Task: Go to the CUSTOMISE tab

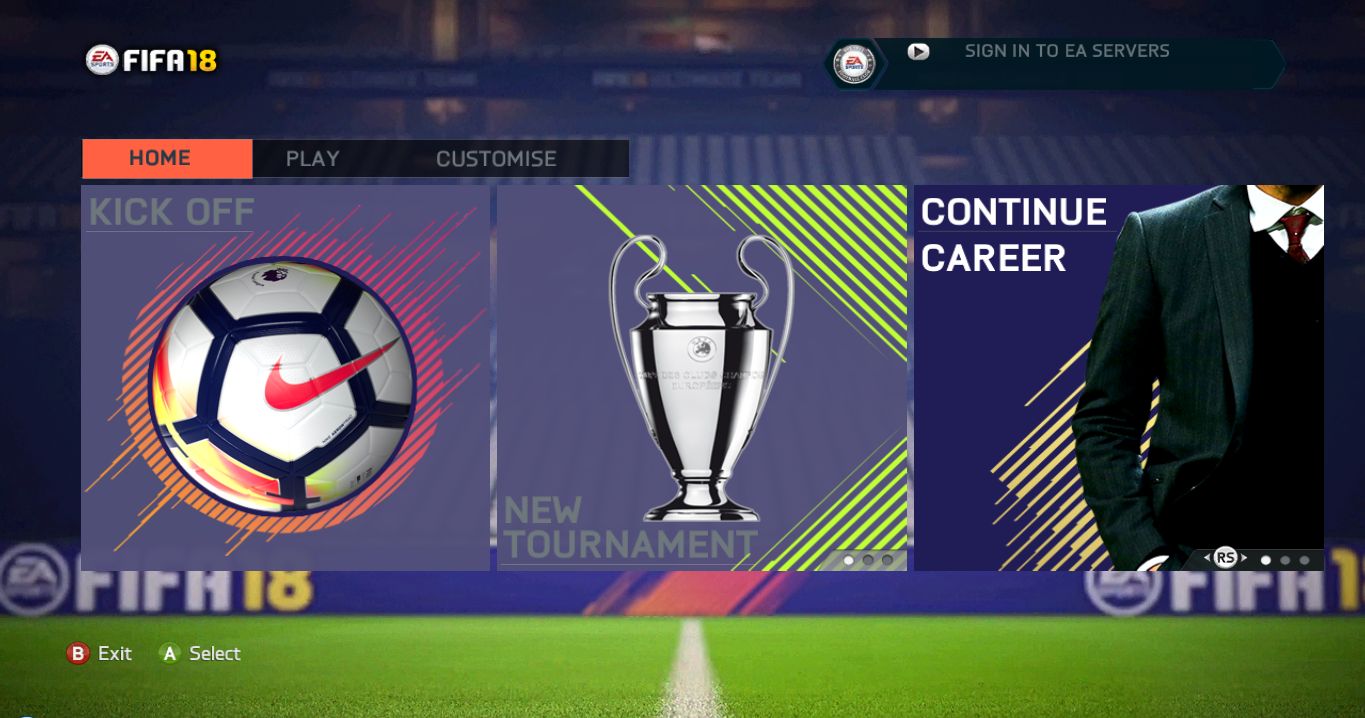Action: point(496,158)
